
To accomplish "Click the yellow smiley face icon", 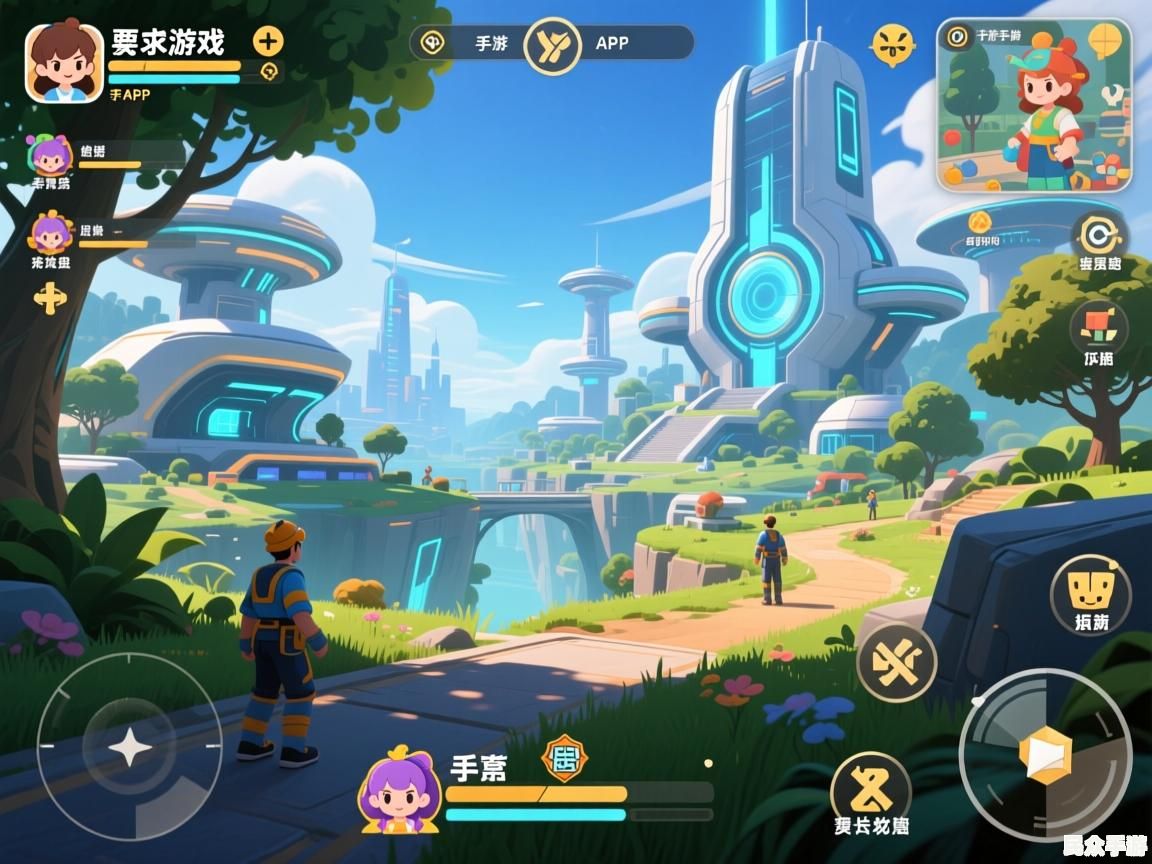I will pos(892,45).
